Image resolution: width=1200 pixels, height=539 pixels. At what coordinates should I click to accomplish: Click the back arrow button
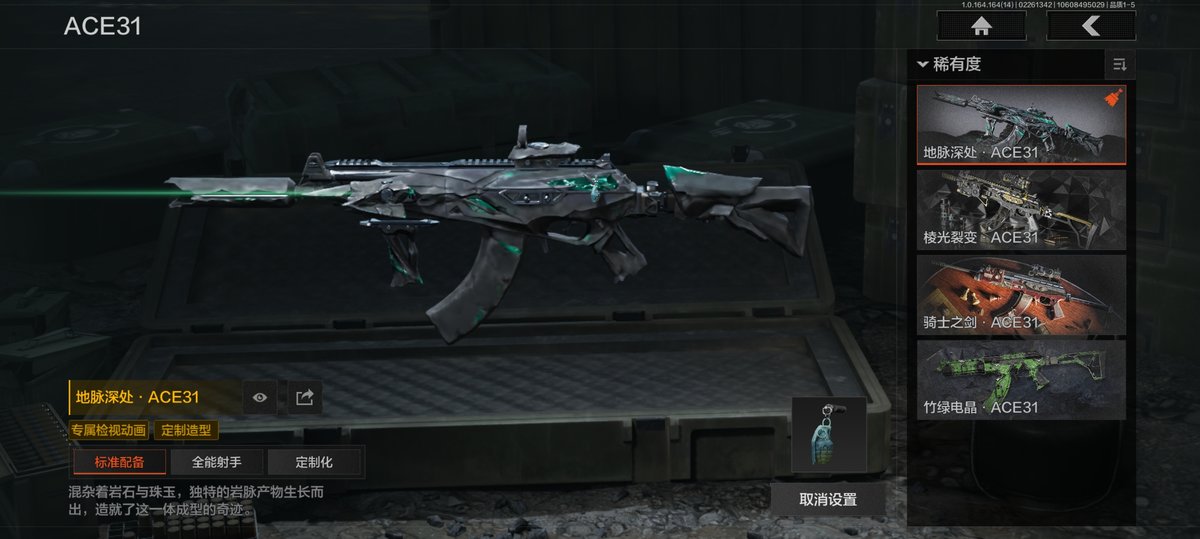[1091, 27]
